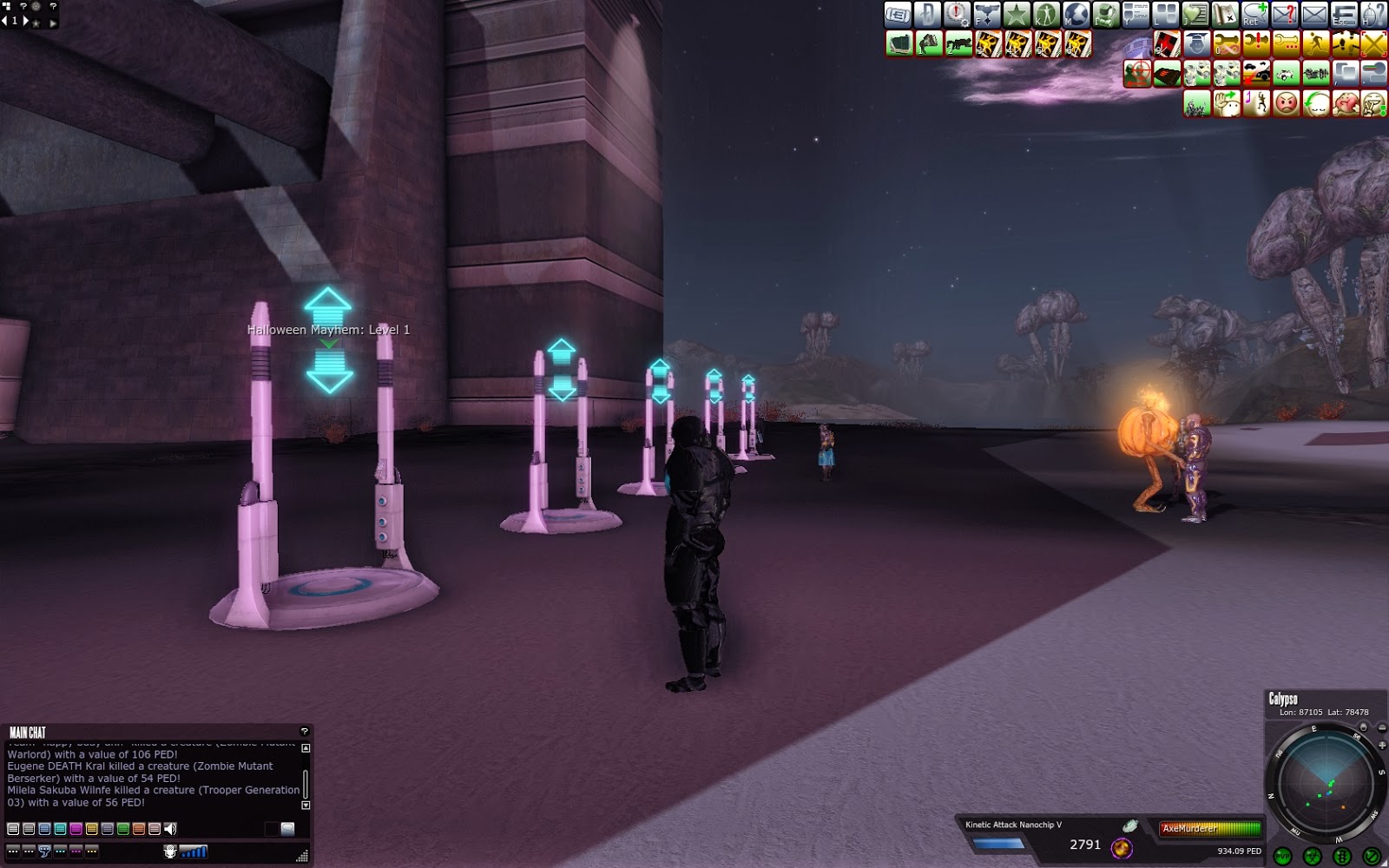Adjust the voice volume bars in chat
Viewport: 1389px width, 868px height.
point(192,852)
